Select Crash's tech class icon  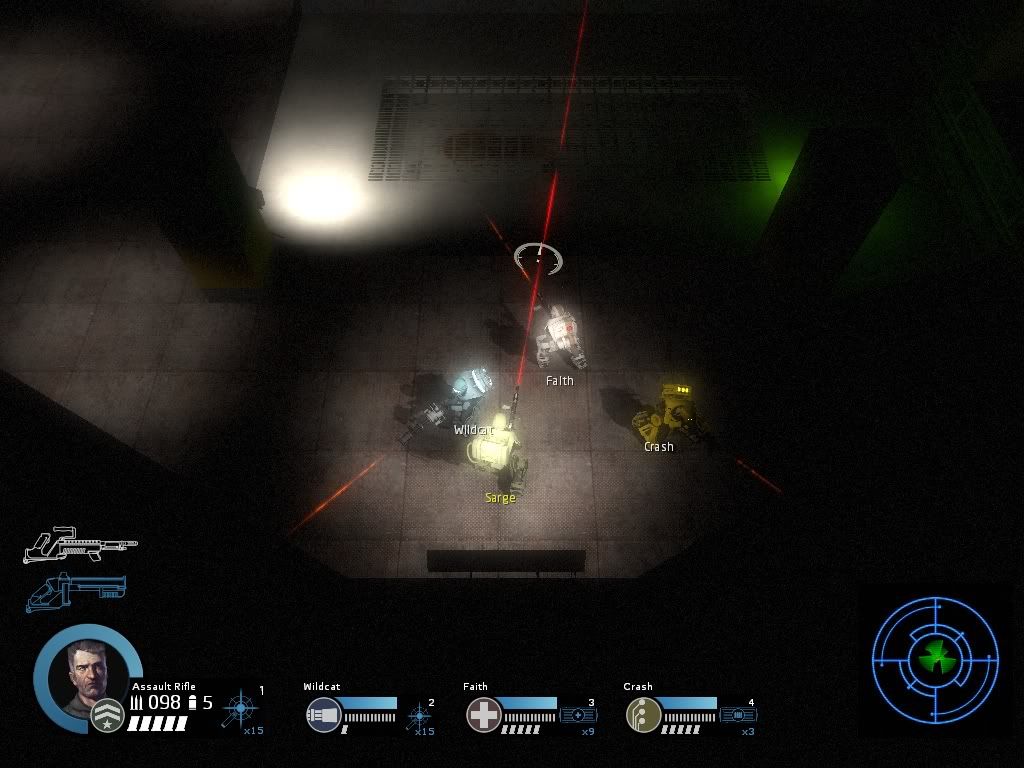(643, 715)
